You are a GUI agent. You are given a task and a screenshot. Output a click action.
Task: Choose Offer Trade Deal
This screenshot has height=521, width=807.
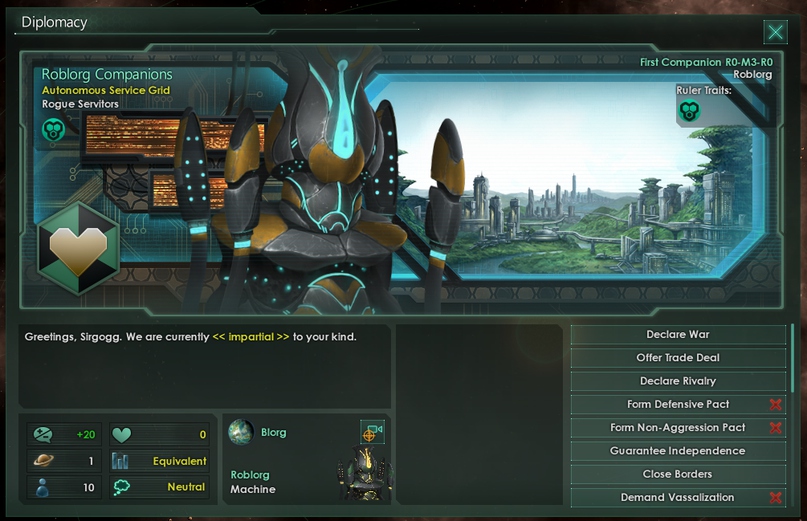click(678, 358)
